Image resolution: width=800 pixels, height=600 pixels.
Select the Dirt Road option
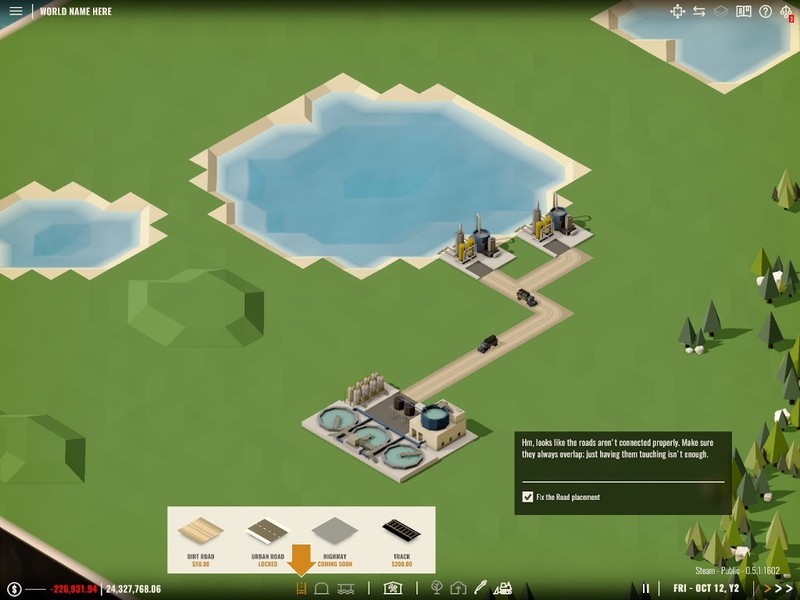pyautogui.click(x=203, y=539)
